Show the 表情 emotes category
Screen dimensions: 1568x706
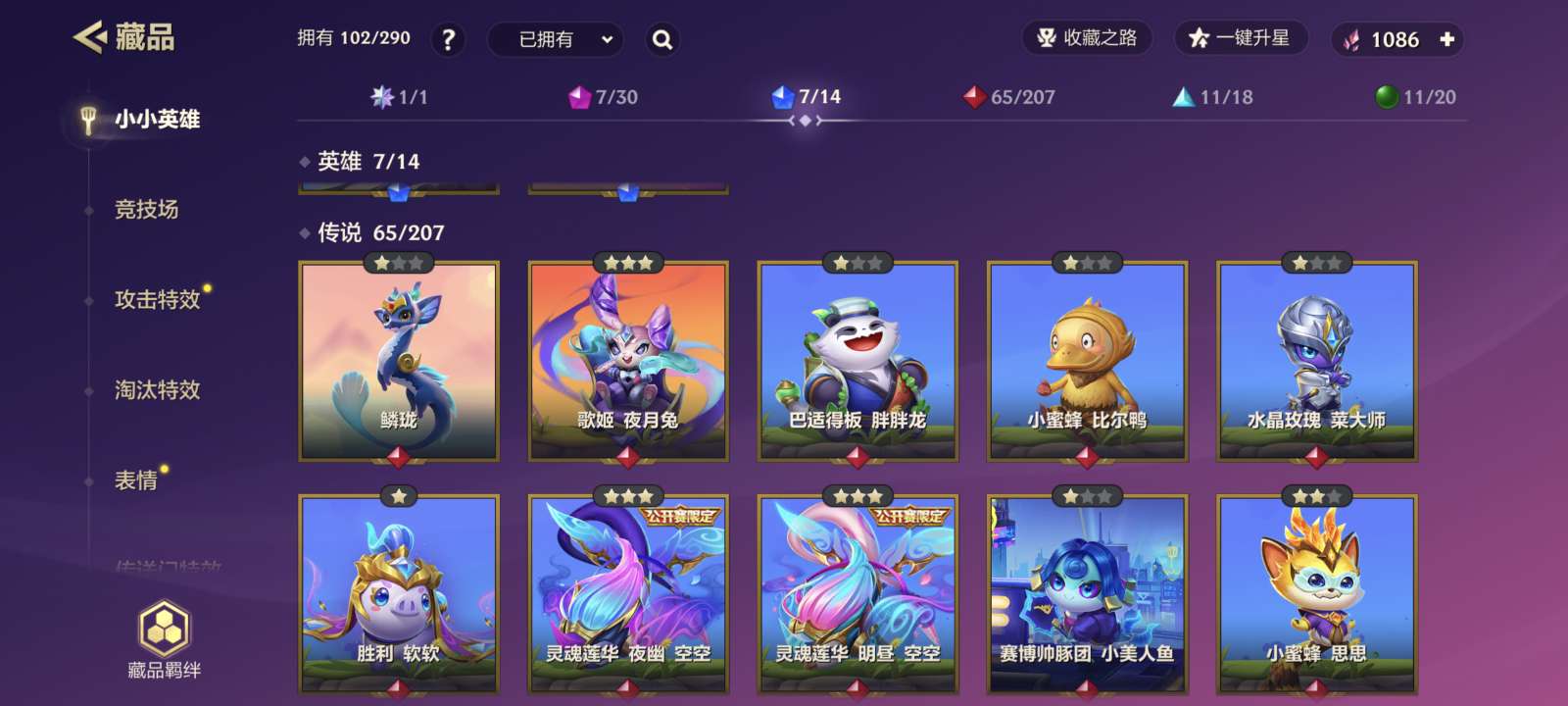pos(136,479)
